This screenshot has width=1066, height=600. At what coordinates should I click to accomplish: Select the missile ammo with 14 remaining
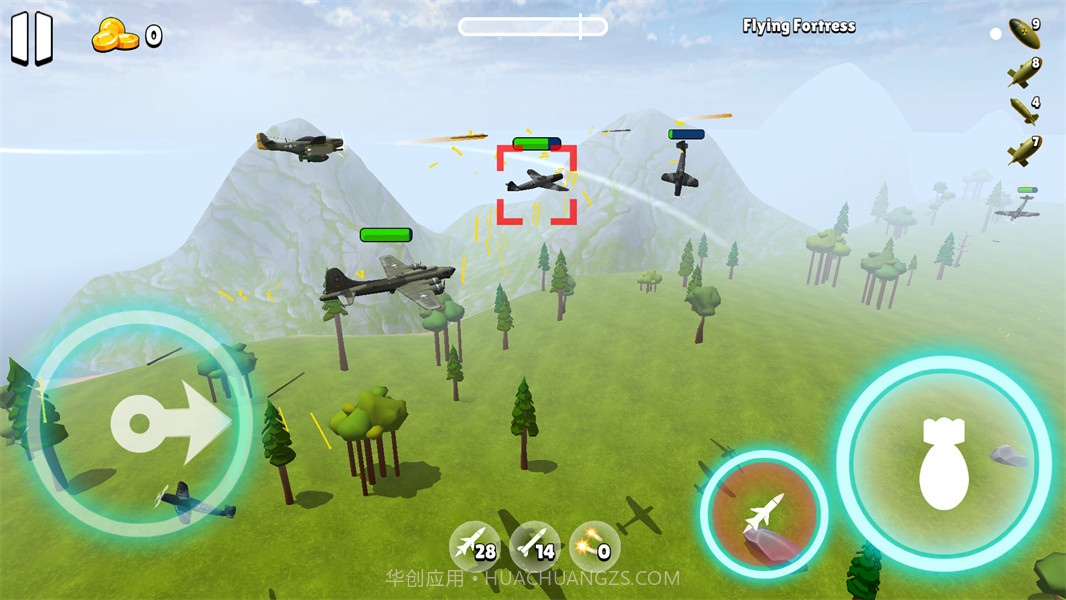[534, 546]
